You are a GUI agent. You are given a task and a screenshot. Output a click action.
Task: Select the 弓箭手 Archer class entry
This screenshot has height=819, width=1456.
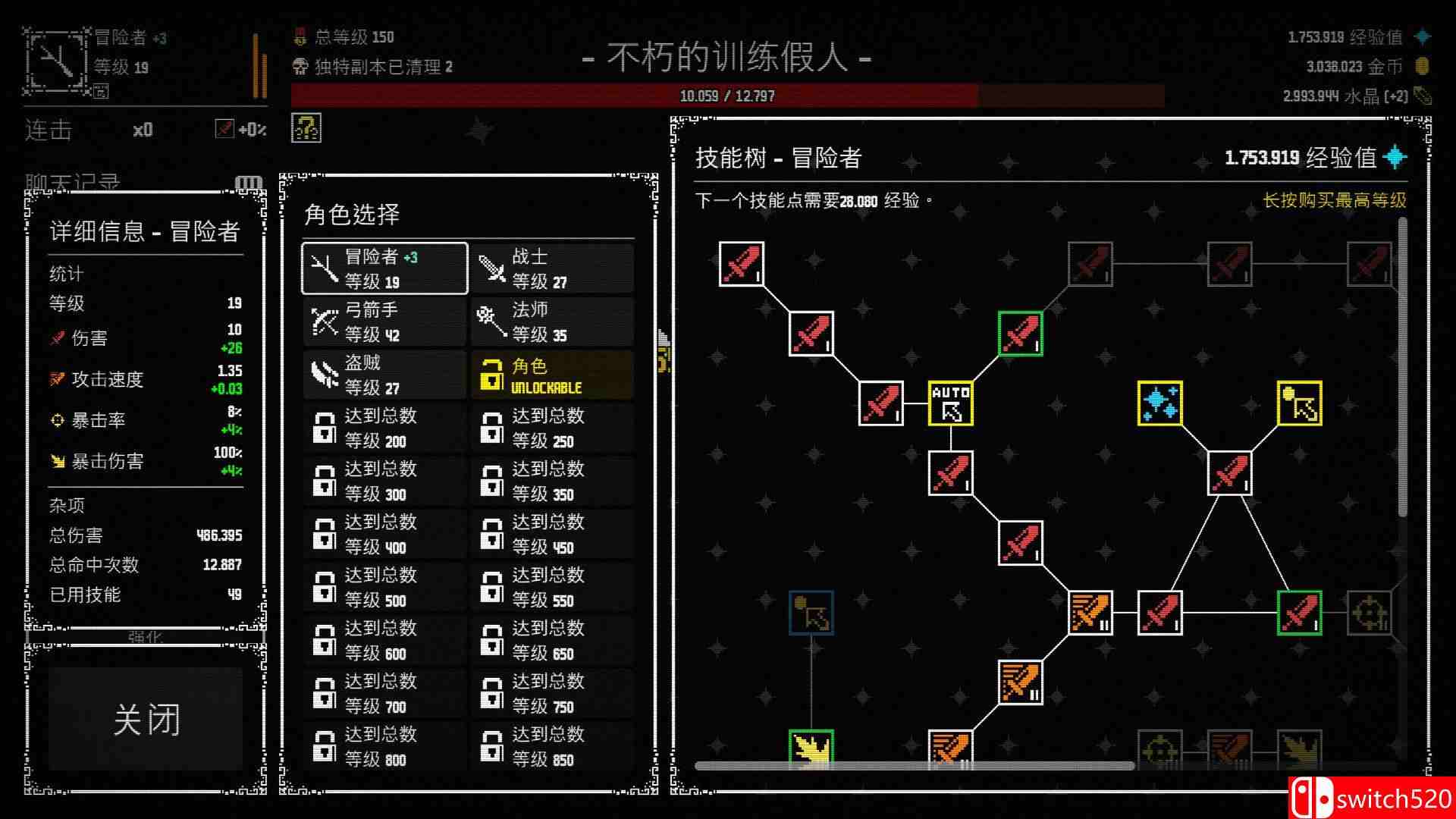[x=383, y=321]
